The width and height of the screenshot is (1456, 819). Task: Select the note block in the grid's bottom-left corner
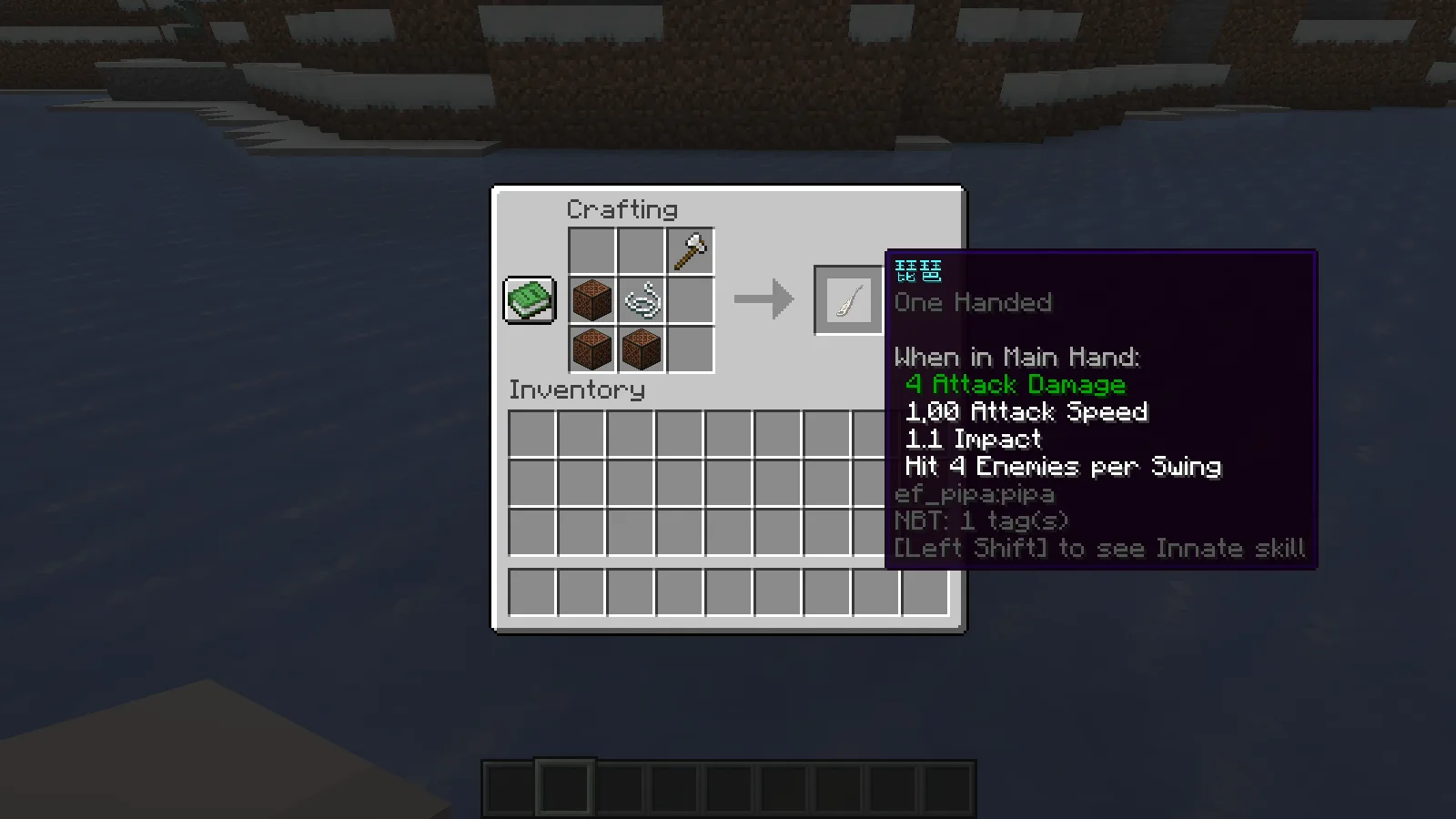pos(592,349)
